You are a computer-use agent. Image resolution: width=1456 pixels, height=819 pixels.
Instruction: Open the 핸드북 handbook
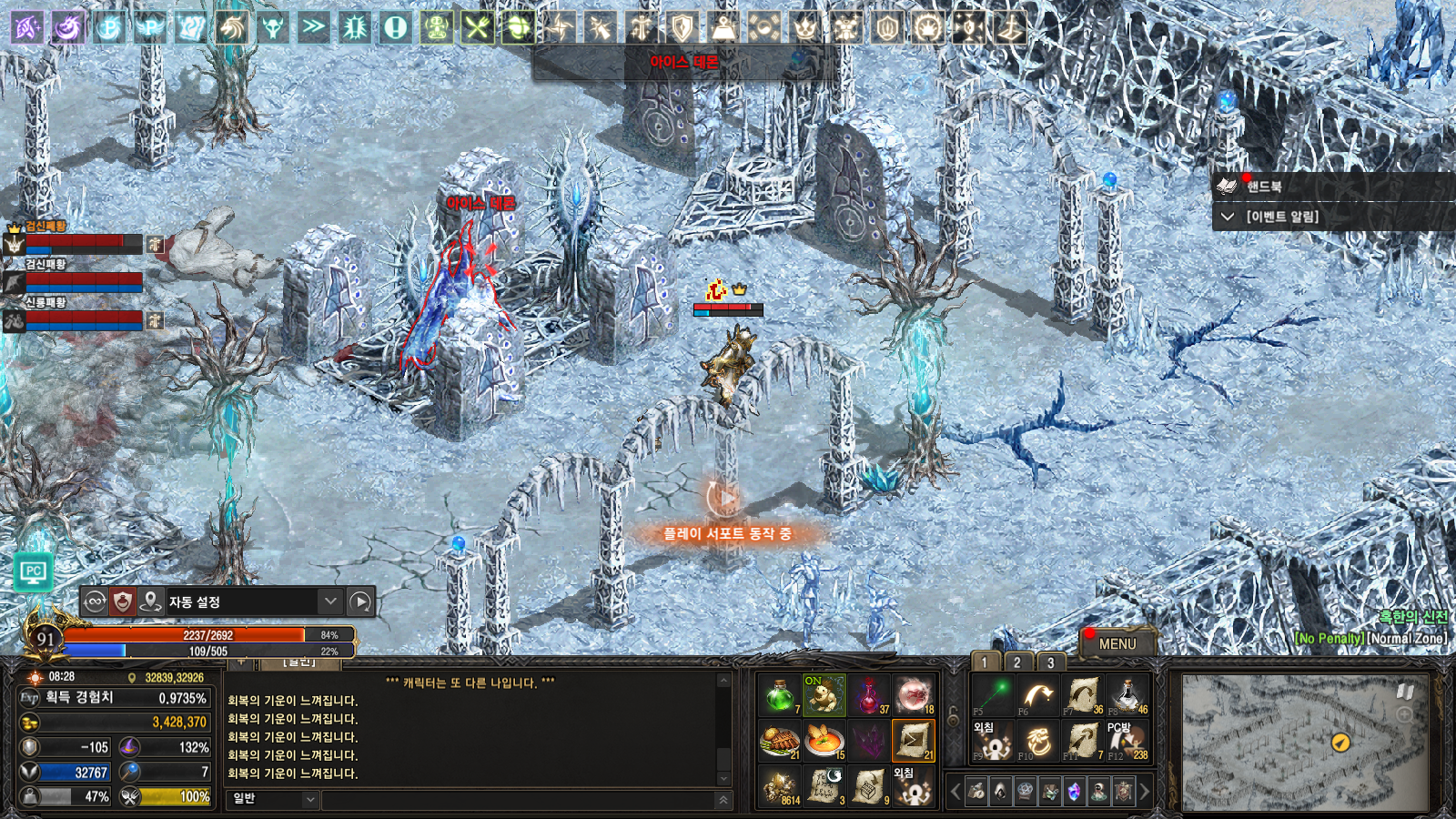pyautogui.click(x=1264, y=187)
